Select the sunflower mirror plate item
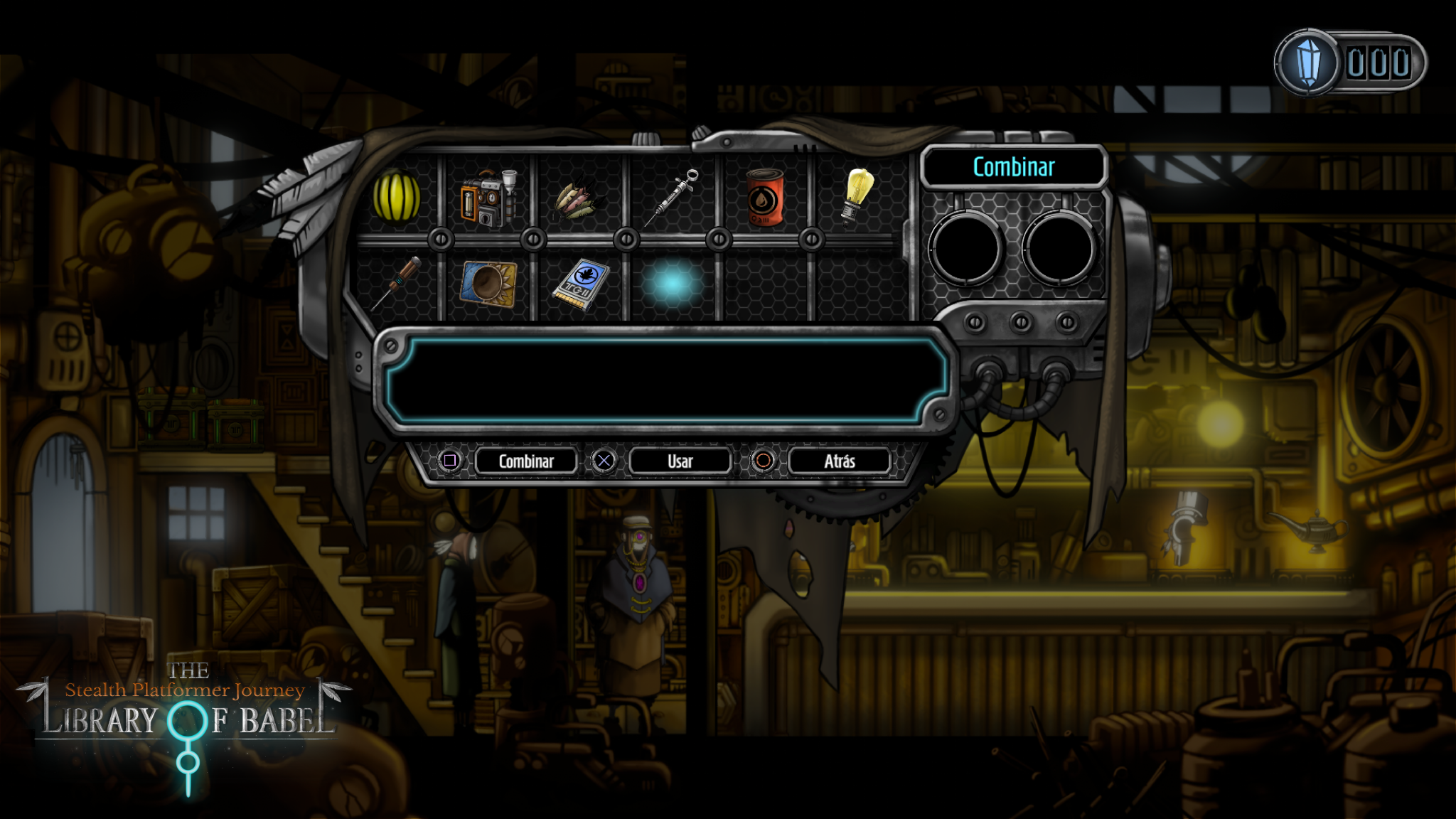Screen dimensions: 1456x819 point(489,285)
